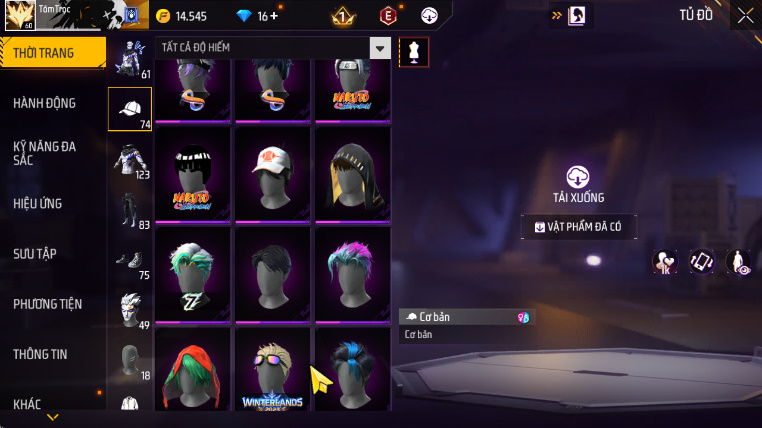Switch to the Thời Trang tab
This screenshot has height=428, width=762.
point(45,53)
